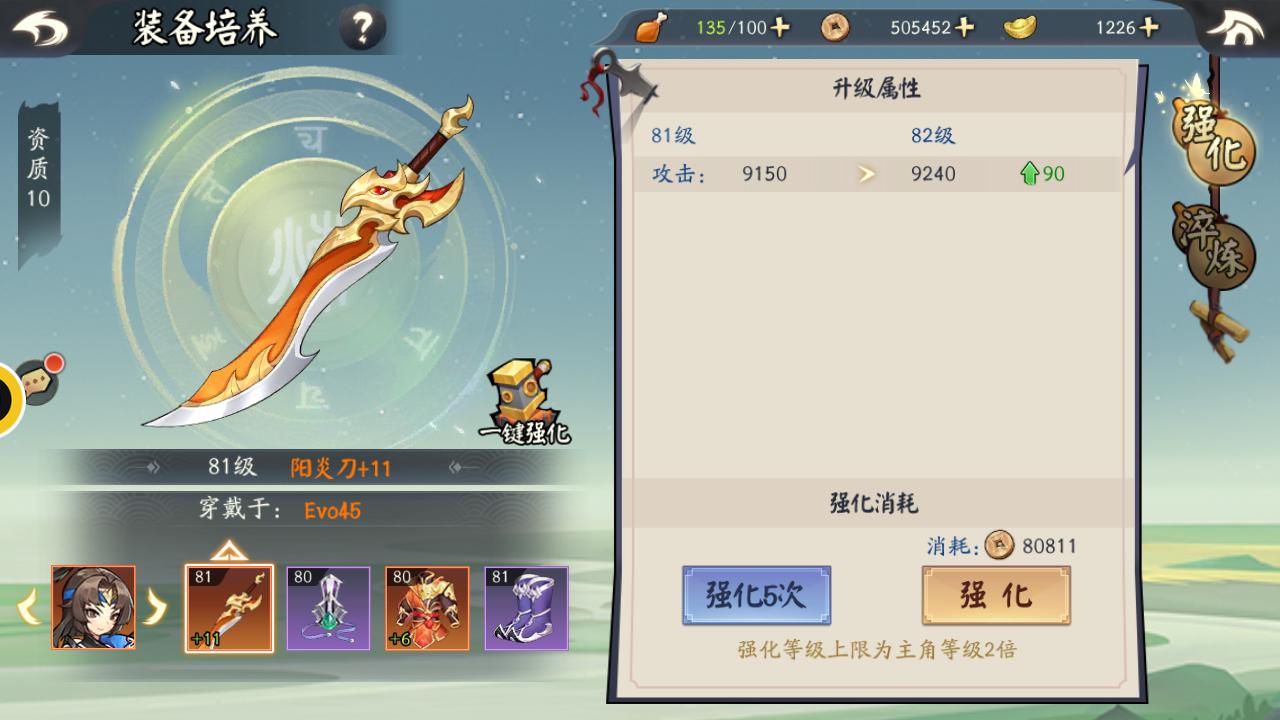This screenshot has width=1280, height=720.
Task: Tap the 强化5次 button
Action: pos(756,595)
